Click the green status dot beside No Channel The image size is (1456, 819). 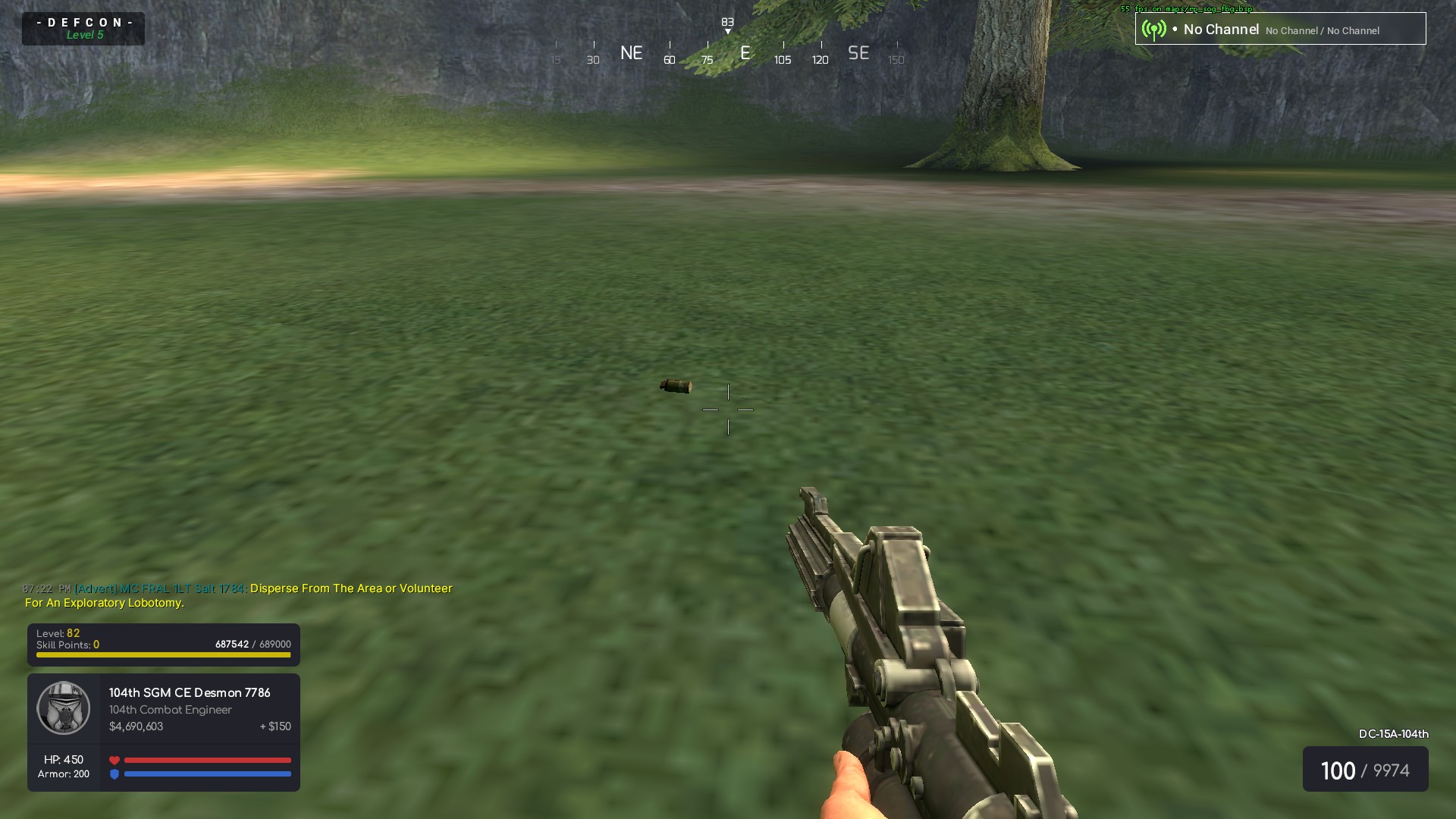(x=1174, y=30)
